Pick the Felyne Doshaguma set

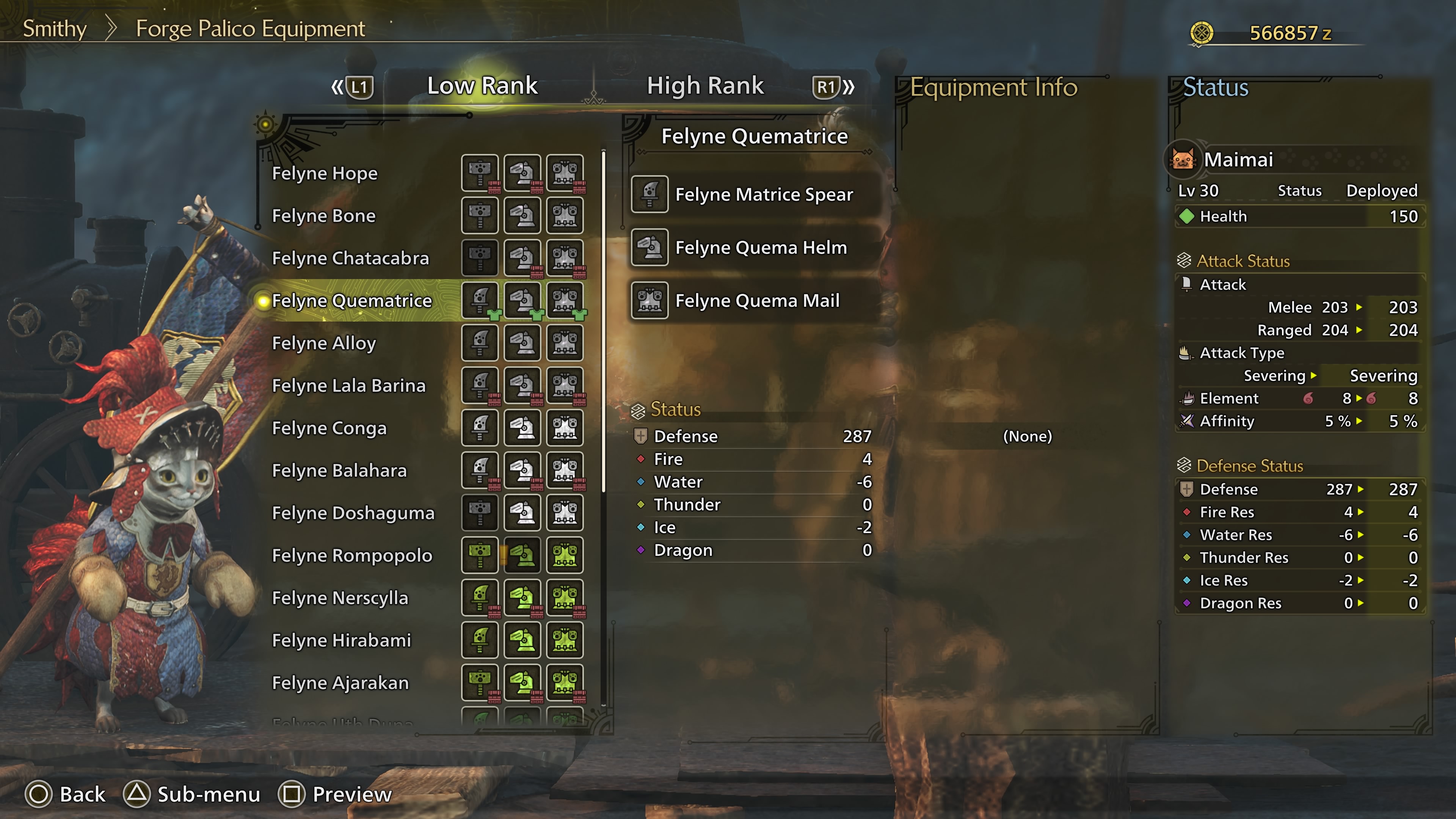(353, 513)
